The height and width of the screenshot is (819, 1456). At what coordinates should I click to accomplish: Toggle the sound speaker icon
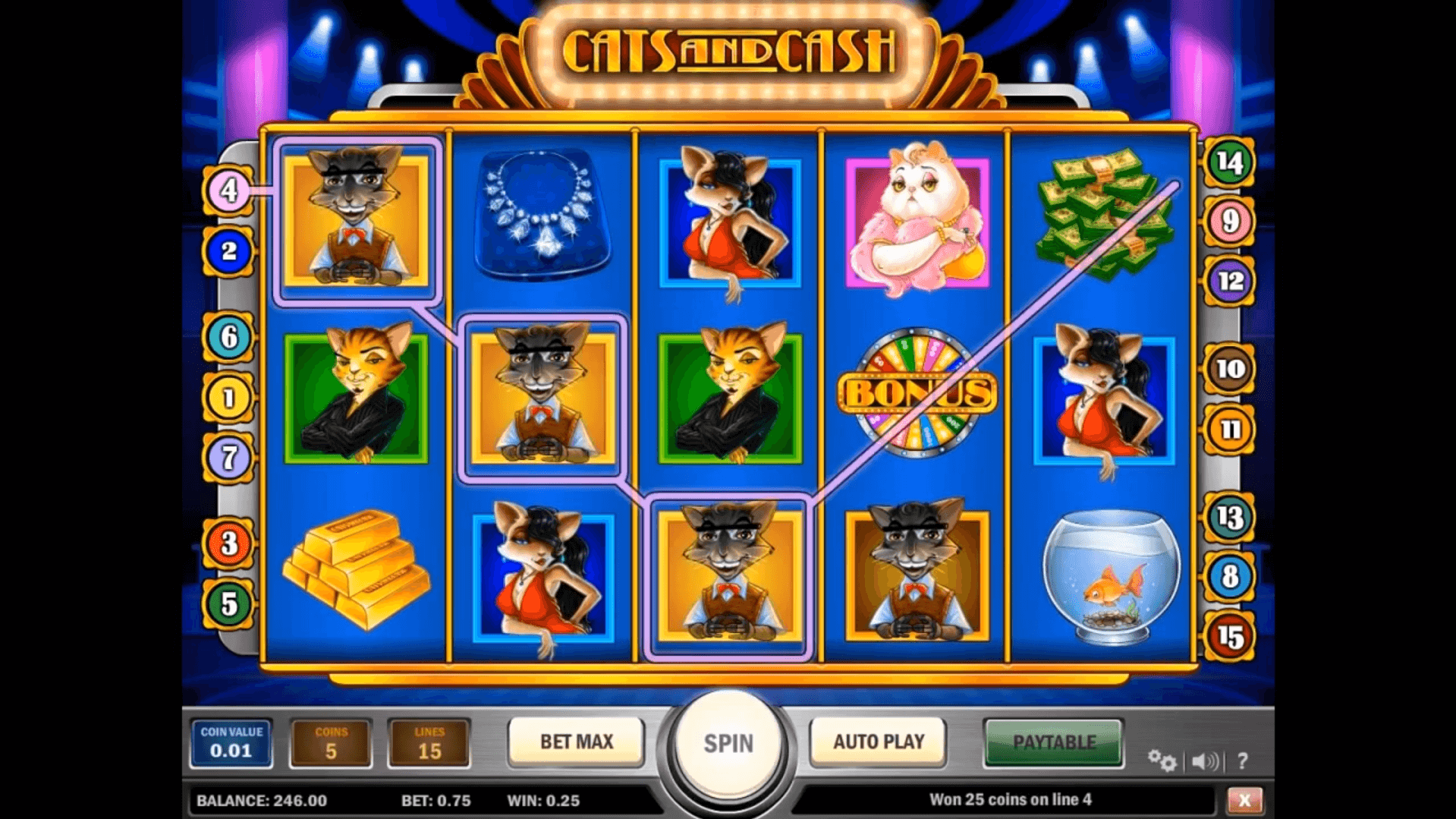coord(1205,761)
